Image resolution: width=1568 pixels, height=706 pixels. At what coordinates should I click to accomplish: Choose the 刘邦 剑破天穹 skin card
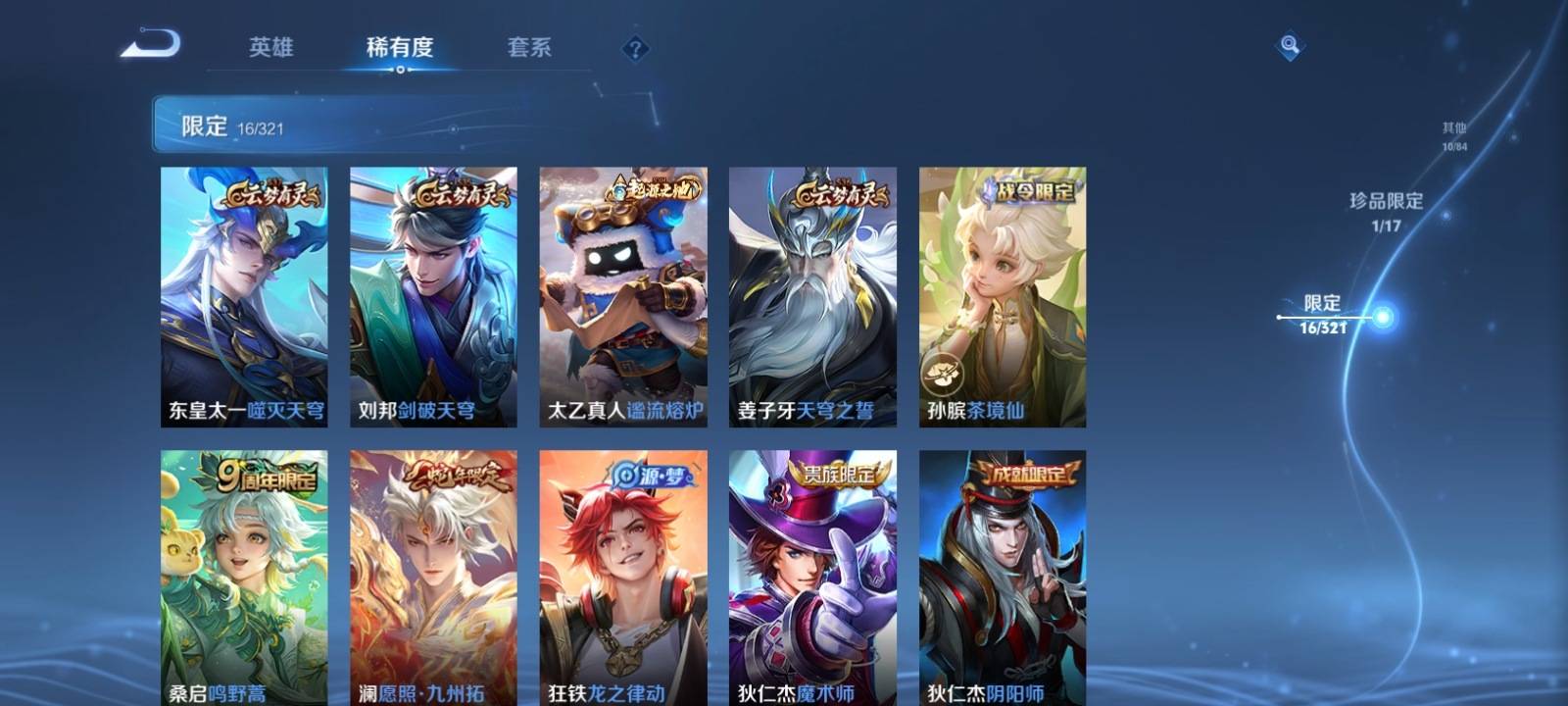tap(433, 296)
